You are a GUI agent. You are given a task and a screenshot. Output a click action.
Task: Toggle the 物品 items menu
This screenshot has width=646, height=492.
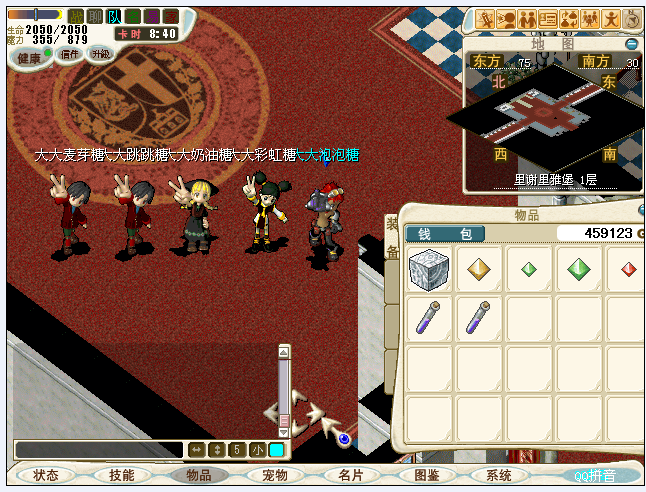pos(198,476)
